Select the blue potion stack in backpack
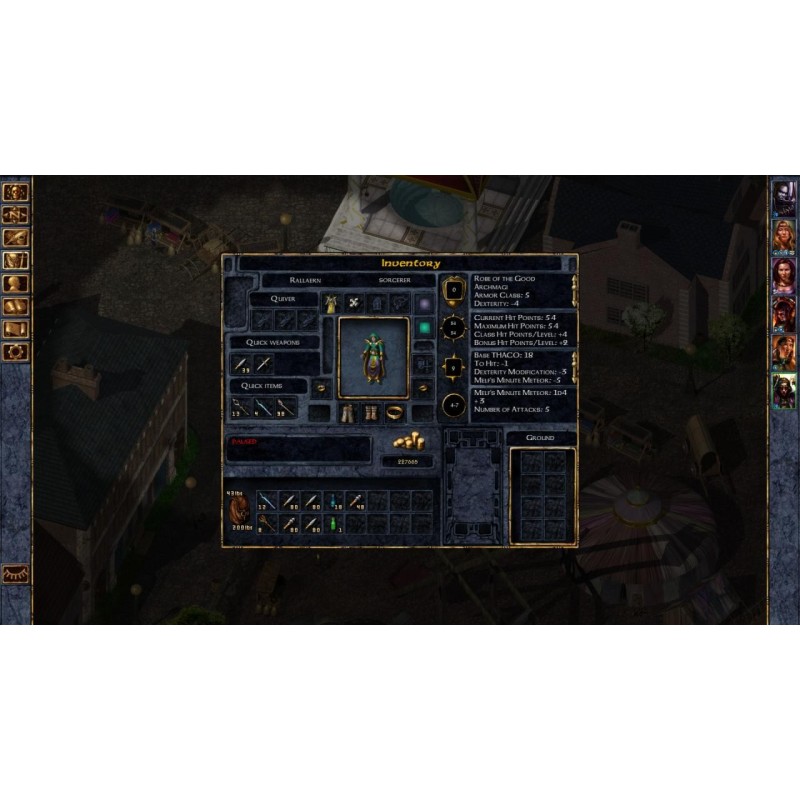 point(334,500)
